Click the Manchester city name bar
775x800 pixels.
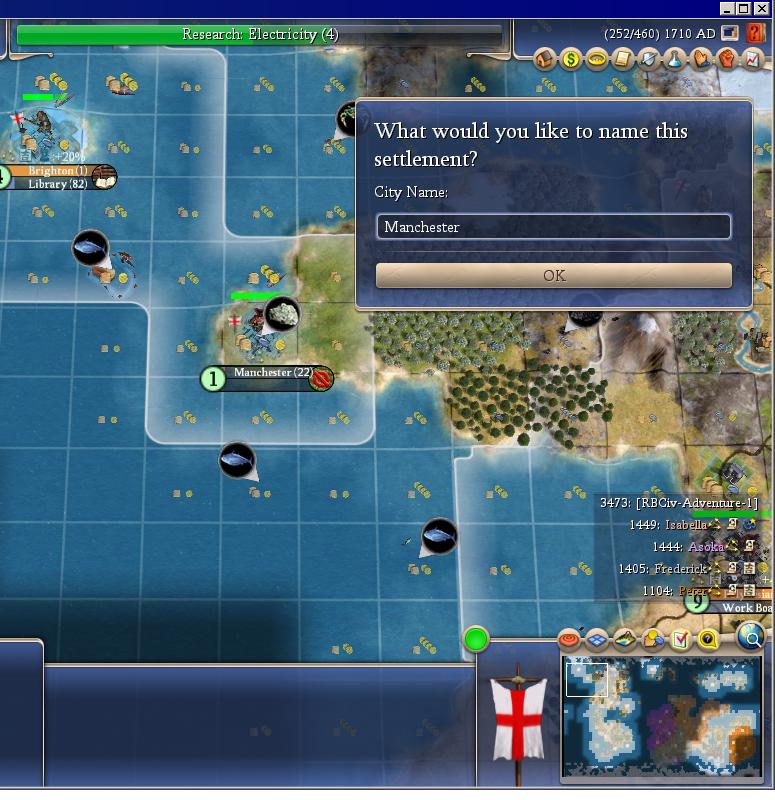point(262,374)
